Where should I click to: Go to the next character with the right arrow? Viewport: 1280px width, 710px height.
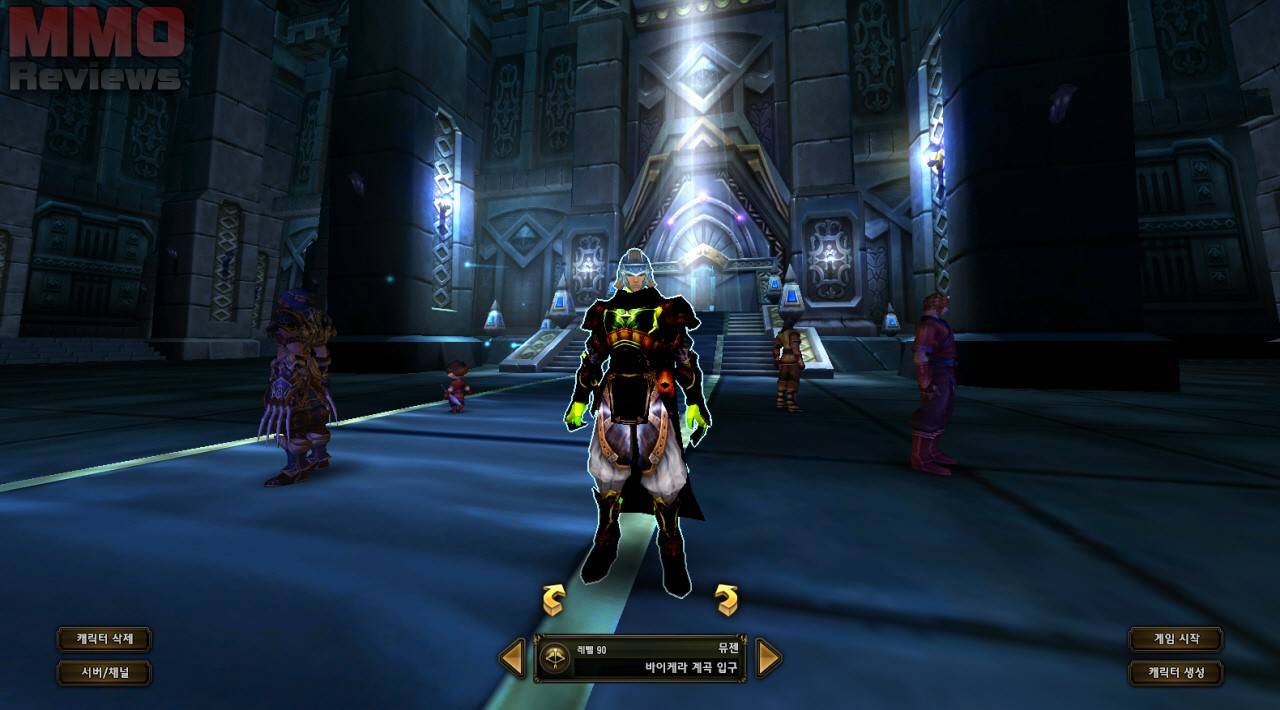(x=768, y=658)
